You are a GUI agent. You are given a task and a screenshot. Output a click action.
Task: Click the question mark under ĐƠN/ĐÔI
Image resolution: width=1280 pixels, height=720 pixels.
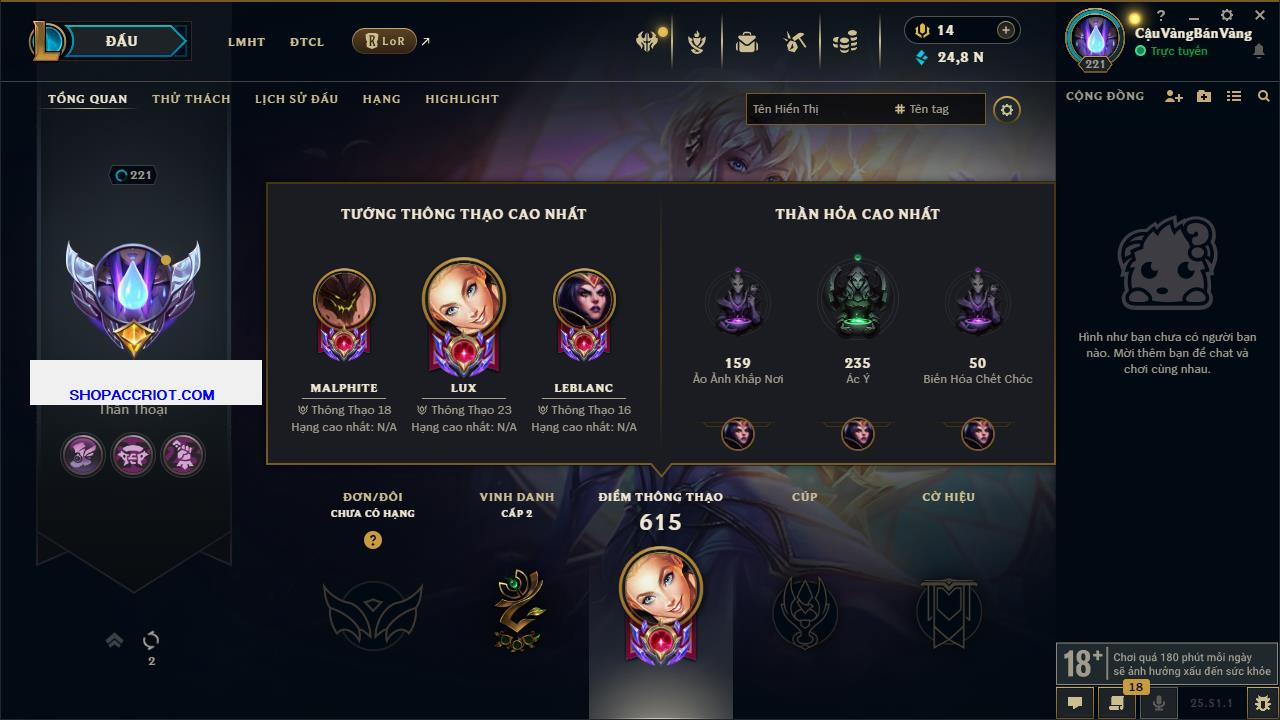coord(373,540)
